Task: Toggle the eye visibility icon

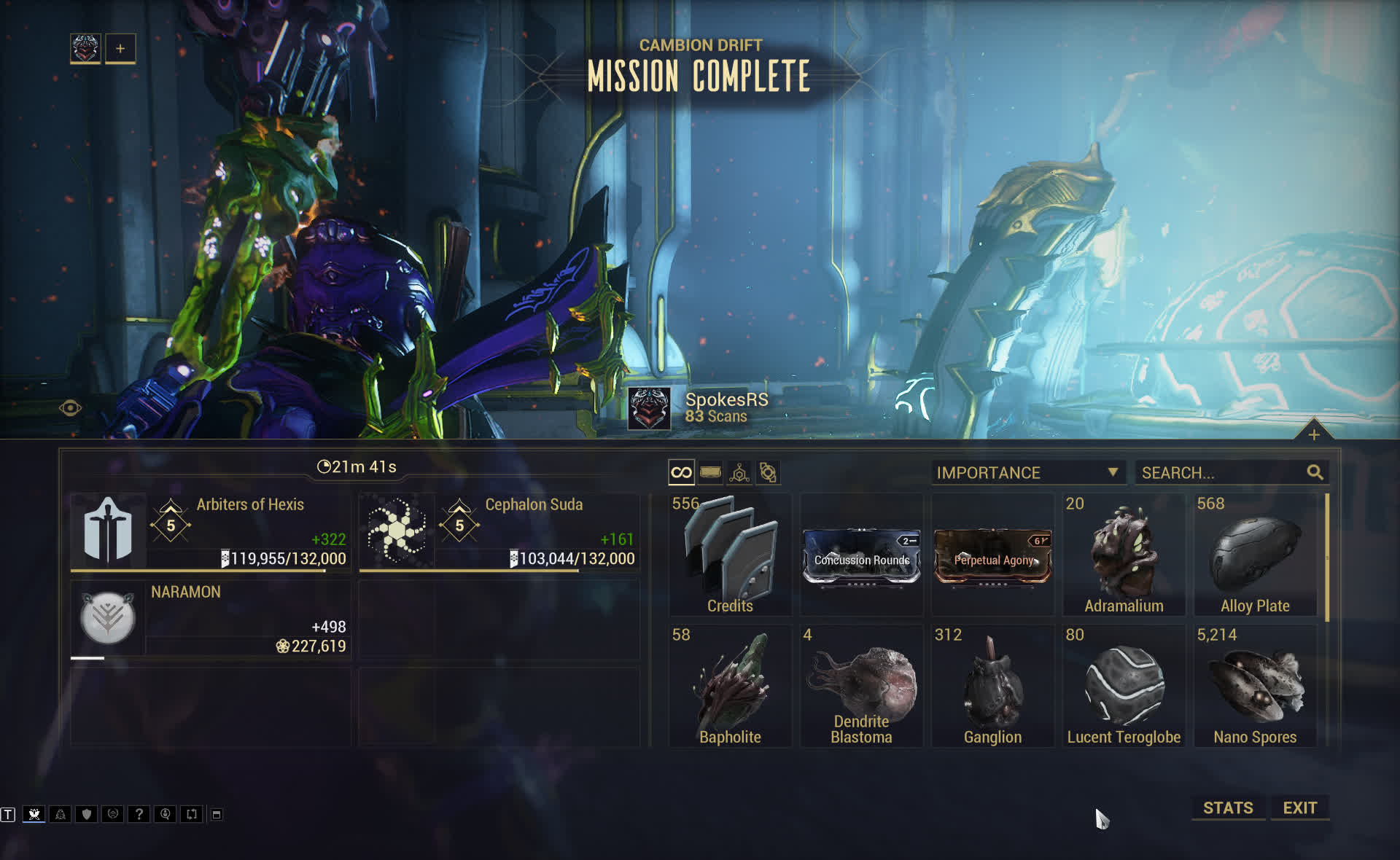Action: tap(71, 408)
